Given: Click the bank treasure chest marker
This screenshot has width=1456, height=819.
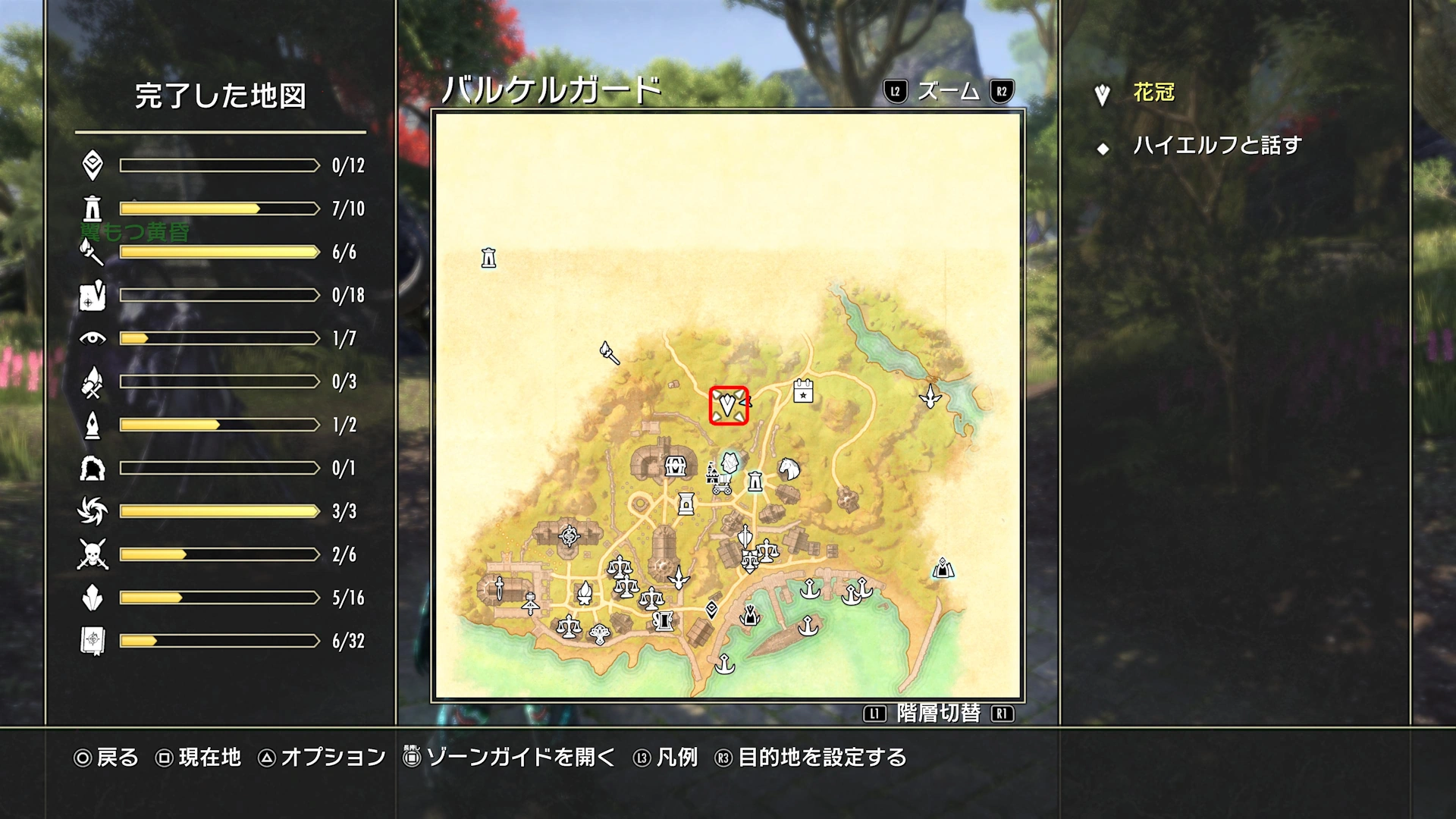Looking at the screenshot, I should coord(675,466).
